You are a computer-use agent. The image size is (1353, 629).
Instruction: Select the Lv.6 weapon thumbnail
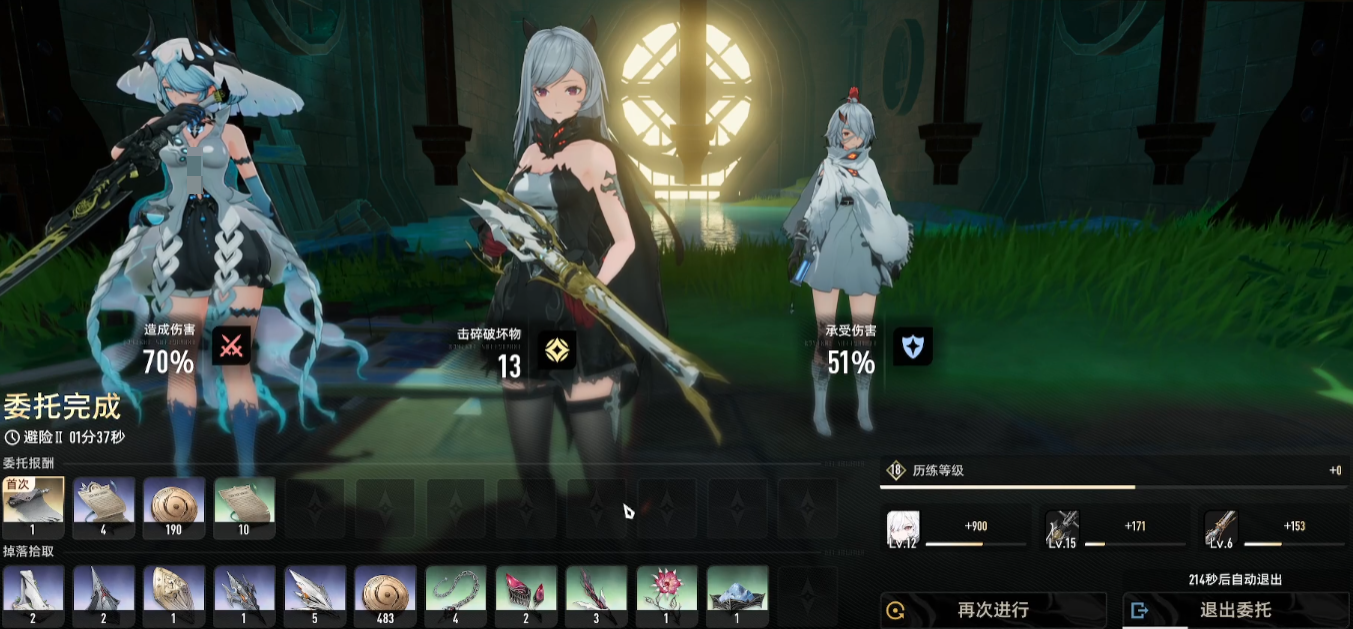[x=1221, y=528]
